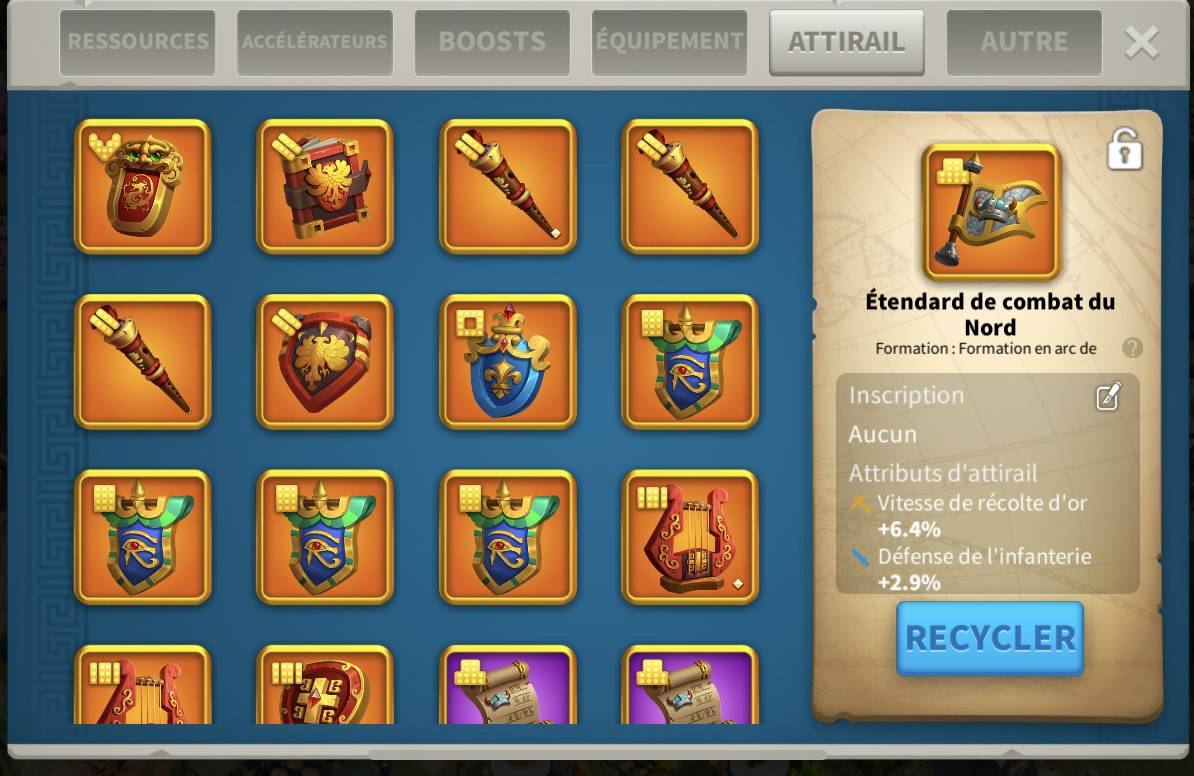Switch to the Ressources tab
This screenshot has height=776, width=1194.
coord(137,42)
